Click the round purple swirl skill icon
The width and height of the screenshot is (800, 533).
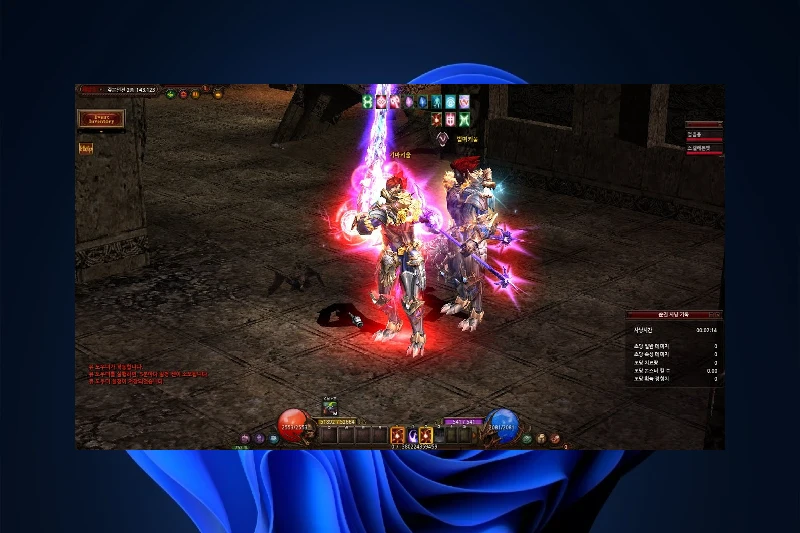click(x=442, y=137)
